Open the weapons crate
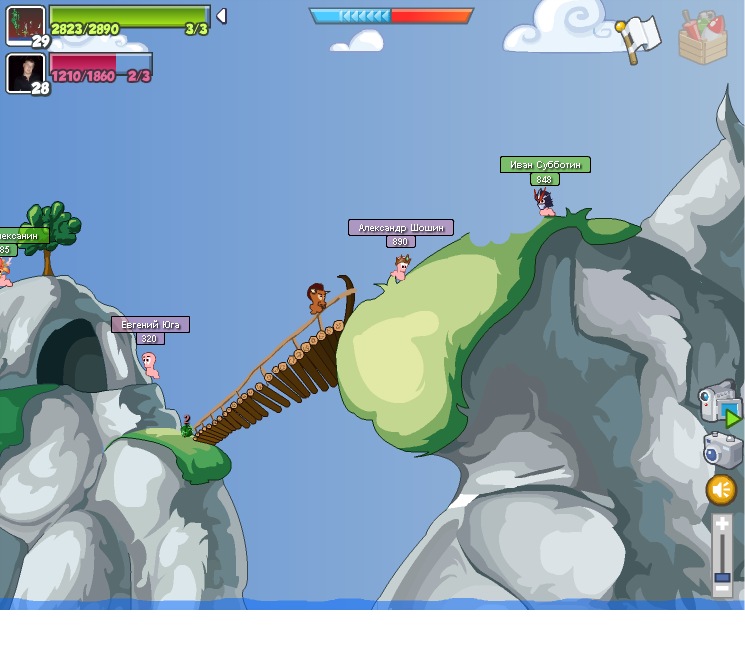 pos(702,38)
